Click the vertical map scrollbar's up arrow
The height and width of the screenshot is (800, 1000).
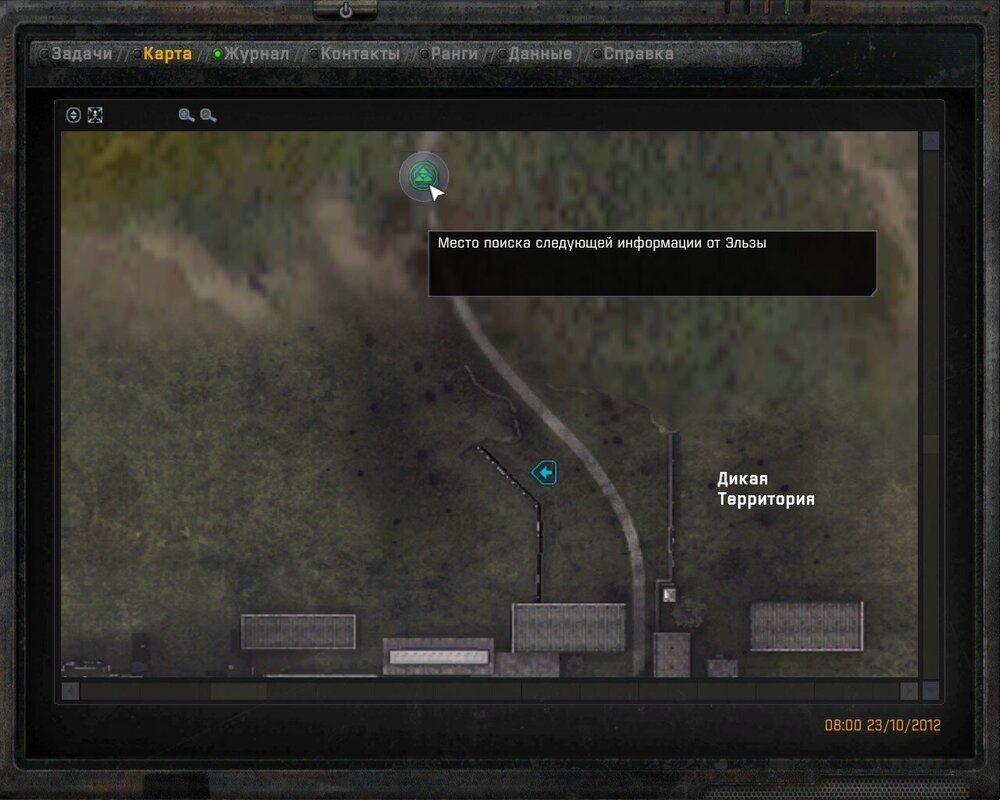tap(931, 141)
